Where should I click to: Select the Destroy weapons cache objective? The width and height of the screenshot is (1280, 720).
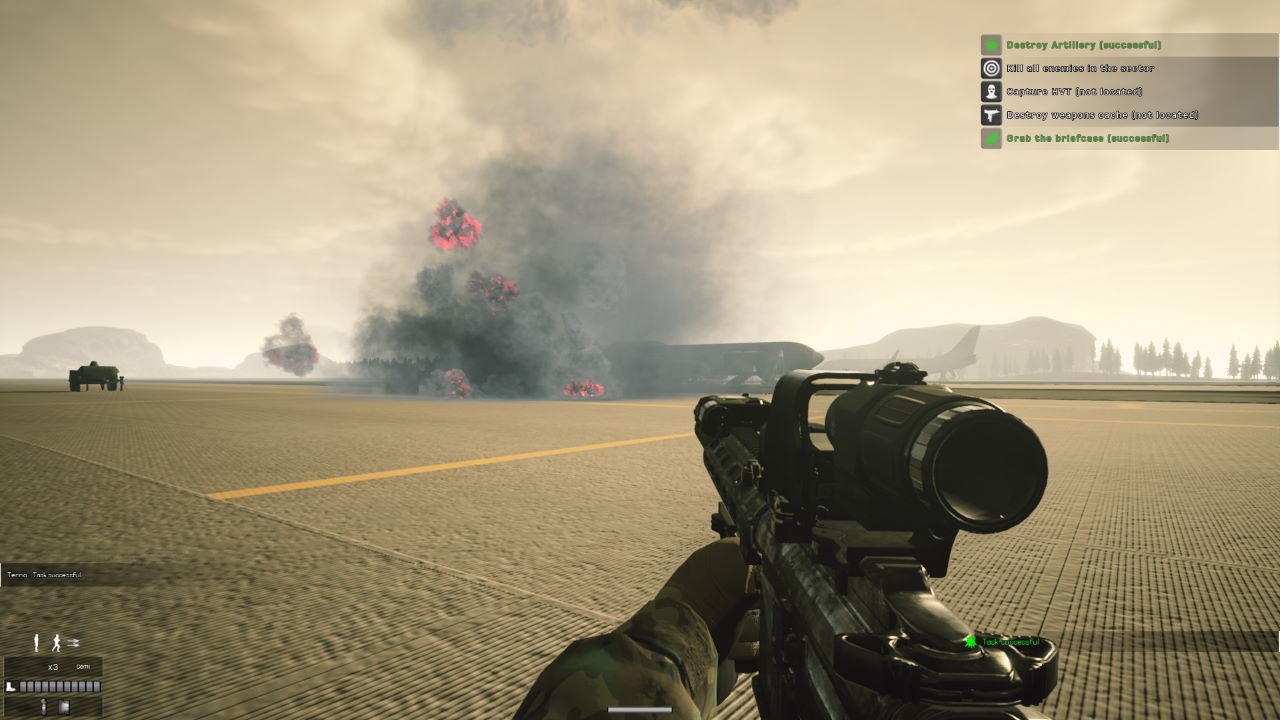click(x=1102, y=115)
